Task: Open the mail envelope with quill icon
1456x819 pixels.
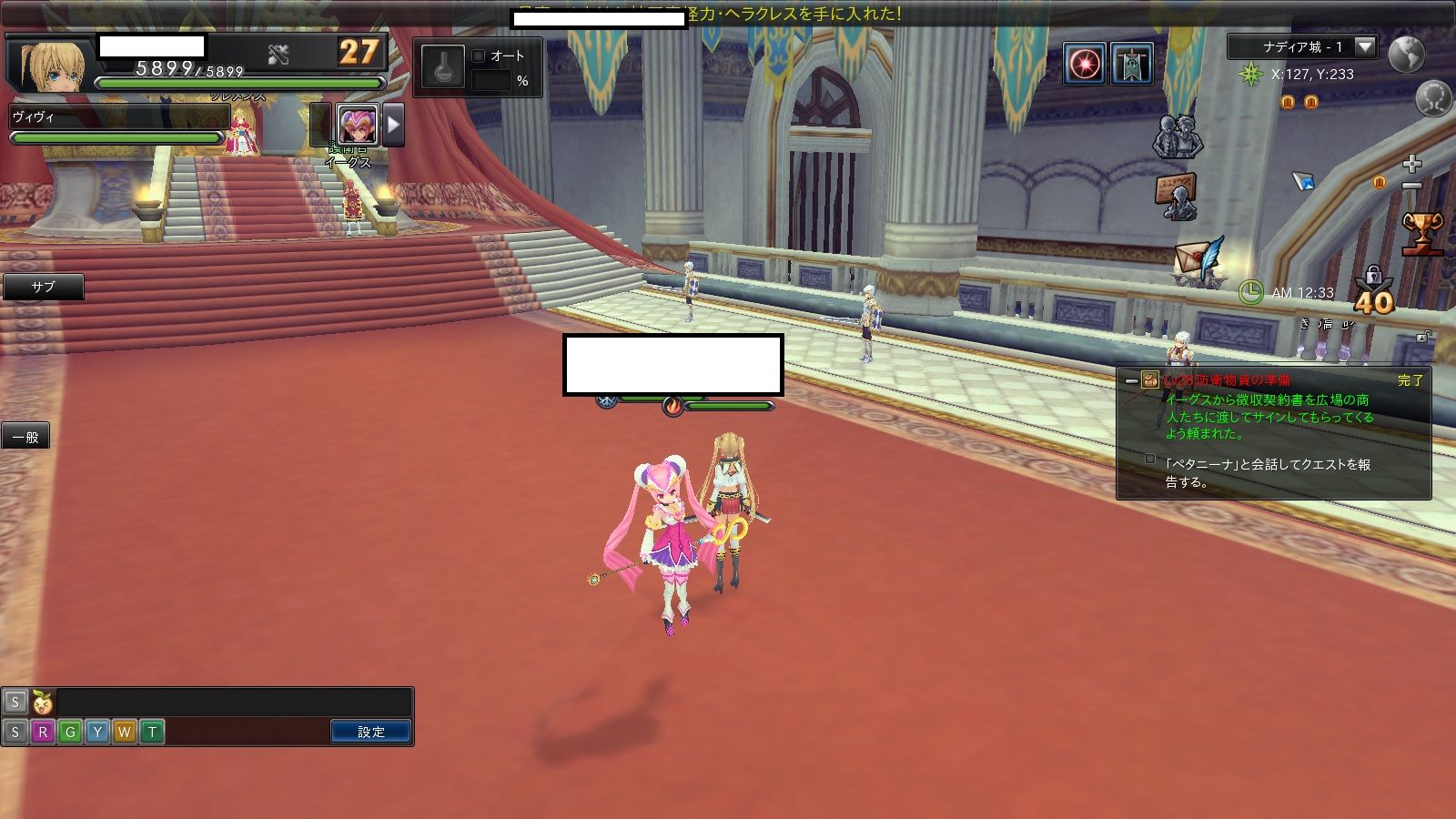Action: (1198, 261)
